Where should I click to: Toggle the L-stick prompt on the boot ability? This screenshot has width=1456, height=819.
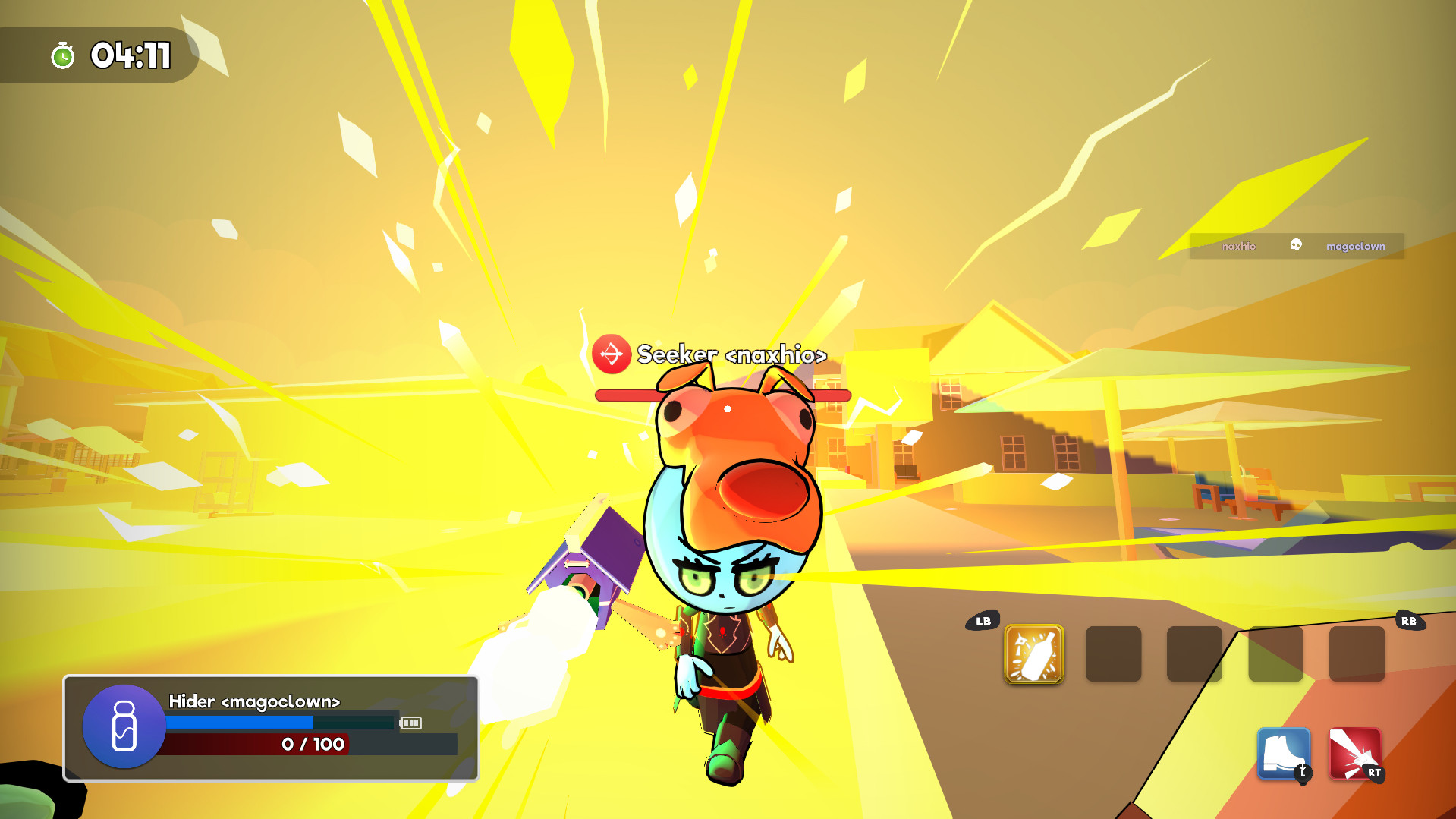[1303, 771]
